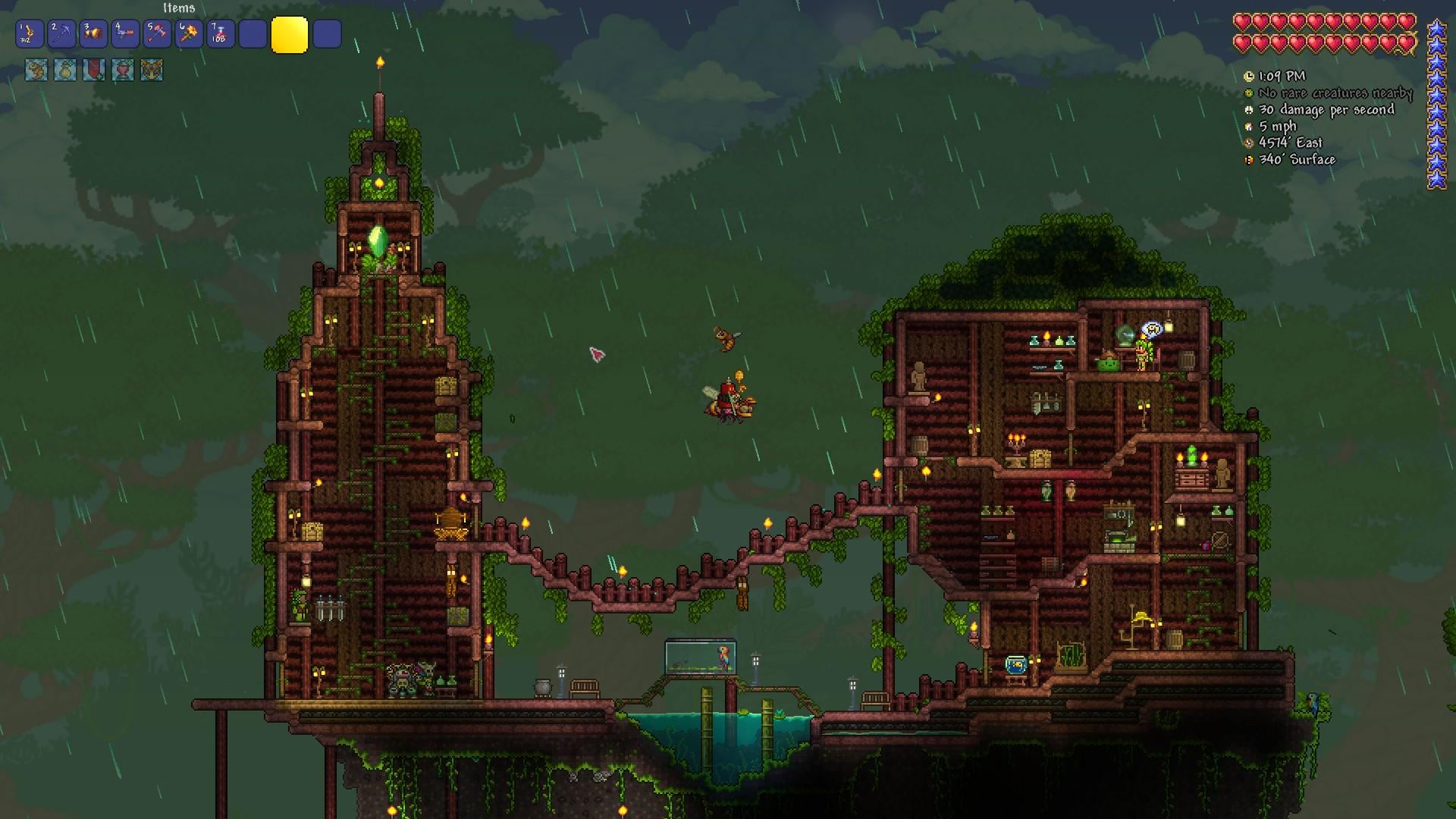Equip the golden staff in hotbar slot 6

click(189, 34)
